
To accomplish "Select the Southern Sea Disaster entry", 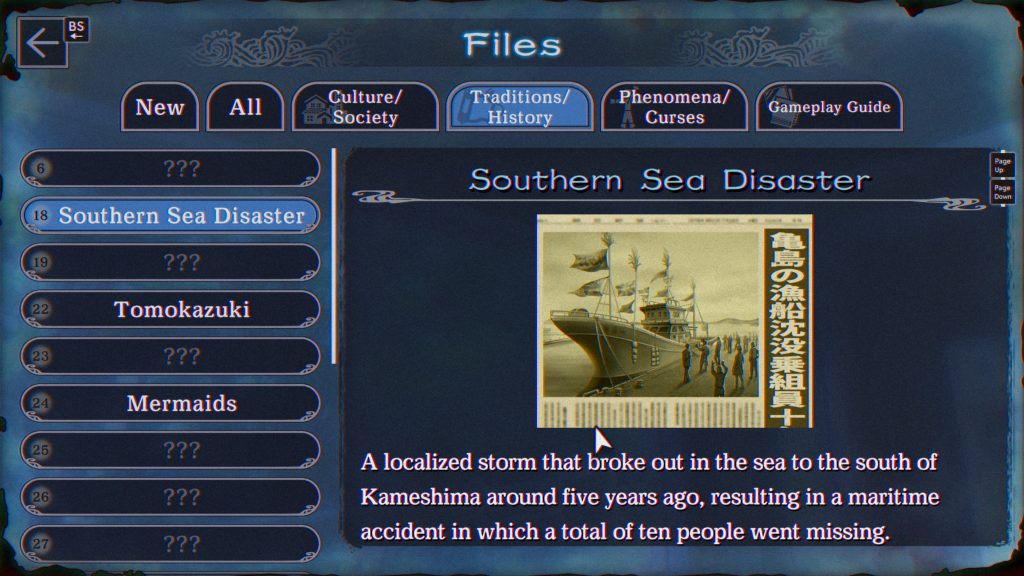I will coord(170,216).
